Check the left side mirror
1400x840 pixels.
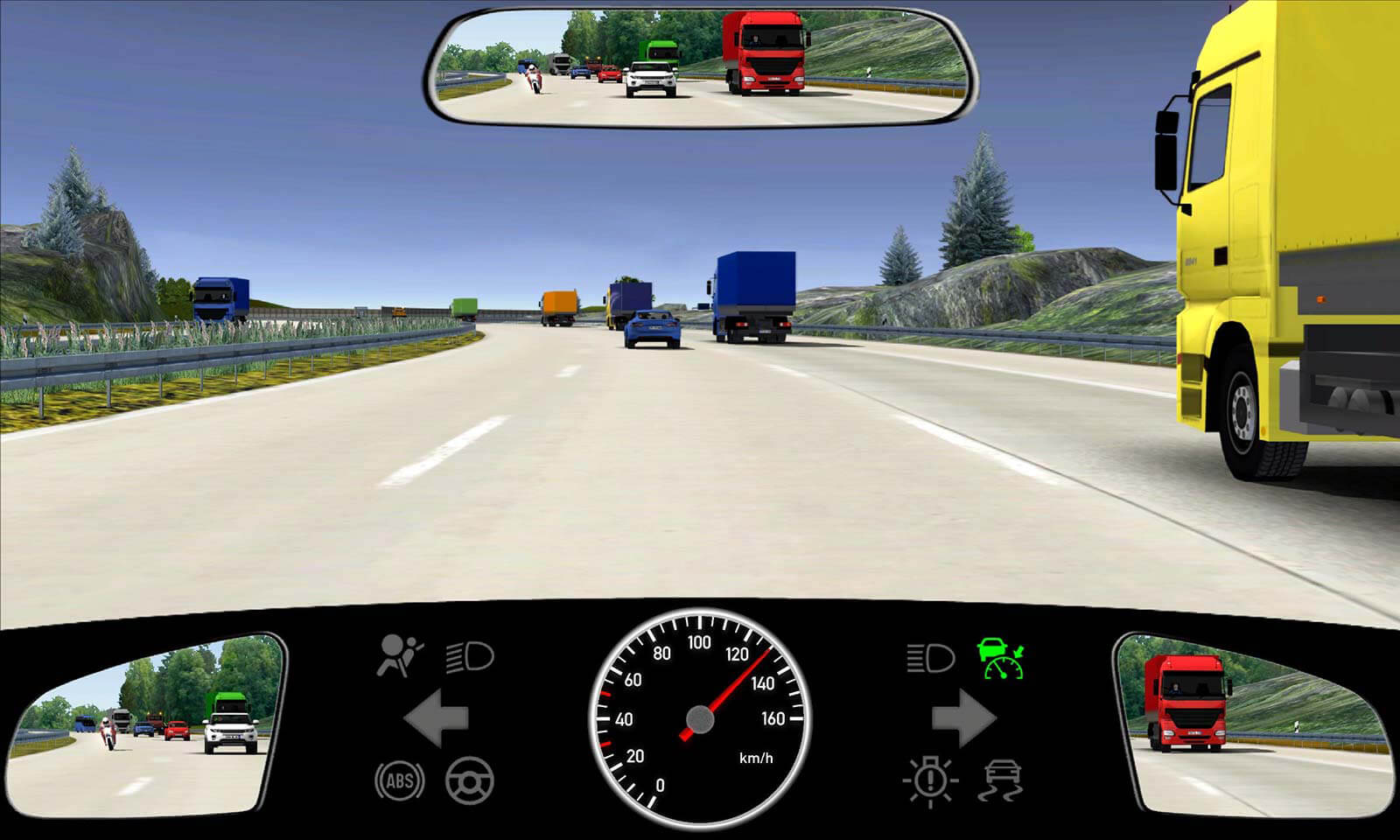coord(146,726)
